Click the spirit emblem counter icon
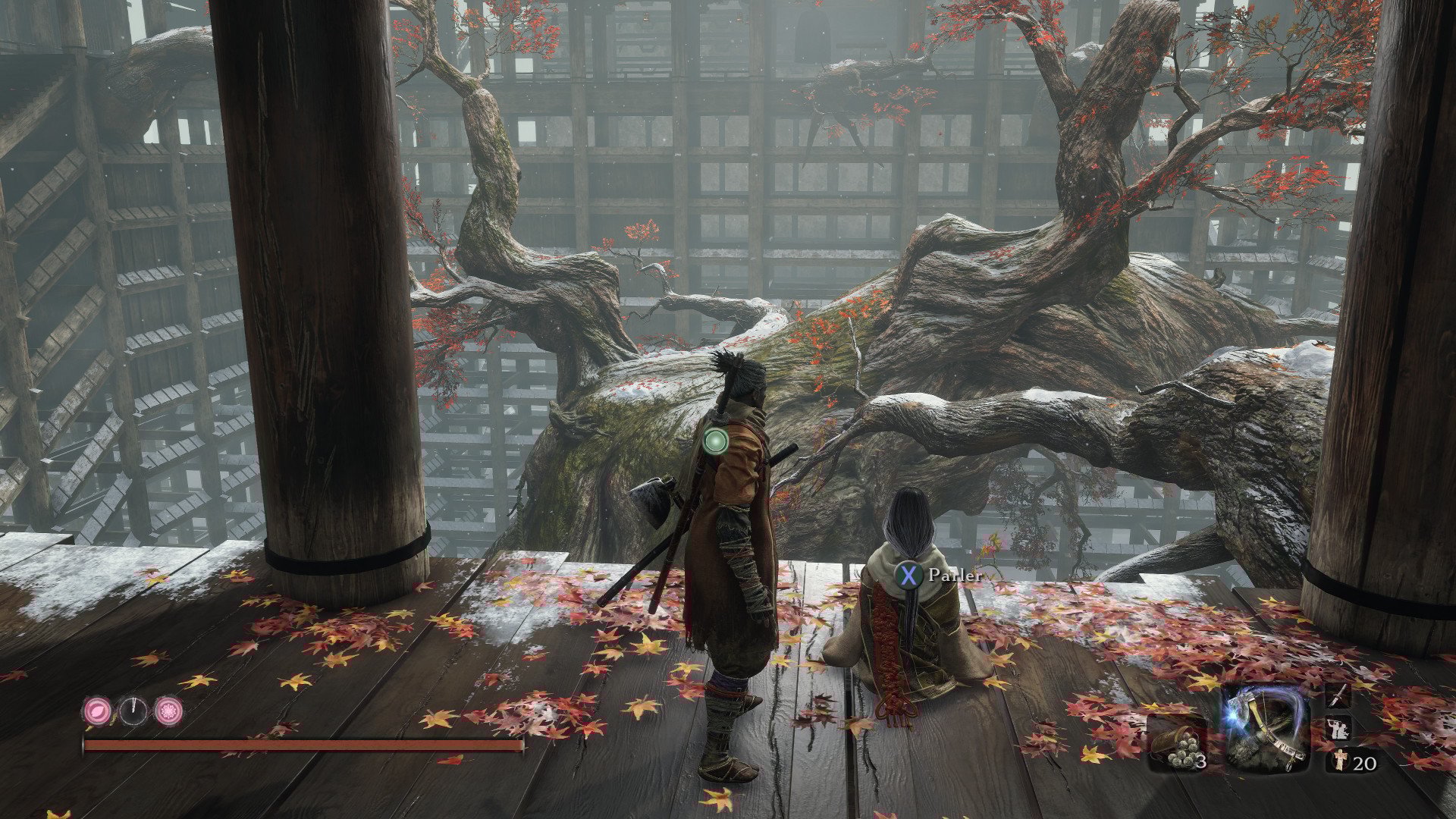Screen dimensions: 1456x819 click(x=1341, y=762)
